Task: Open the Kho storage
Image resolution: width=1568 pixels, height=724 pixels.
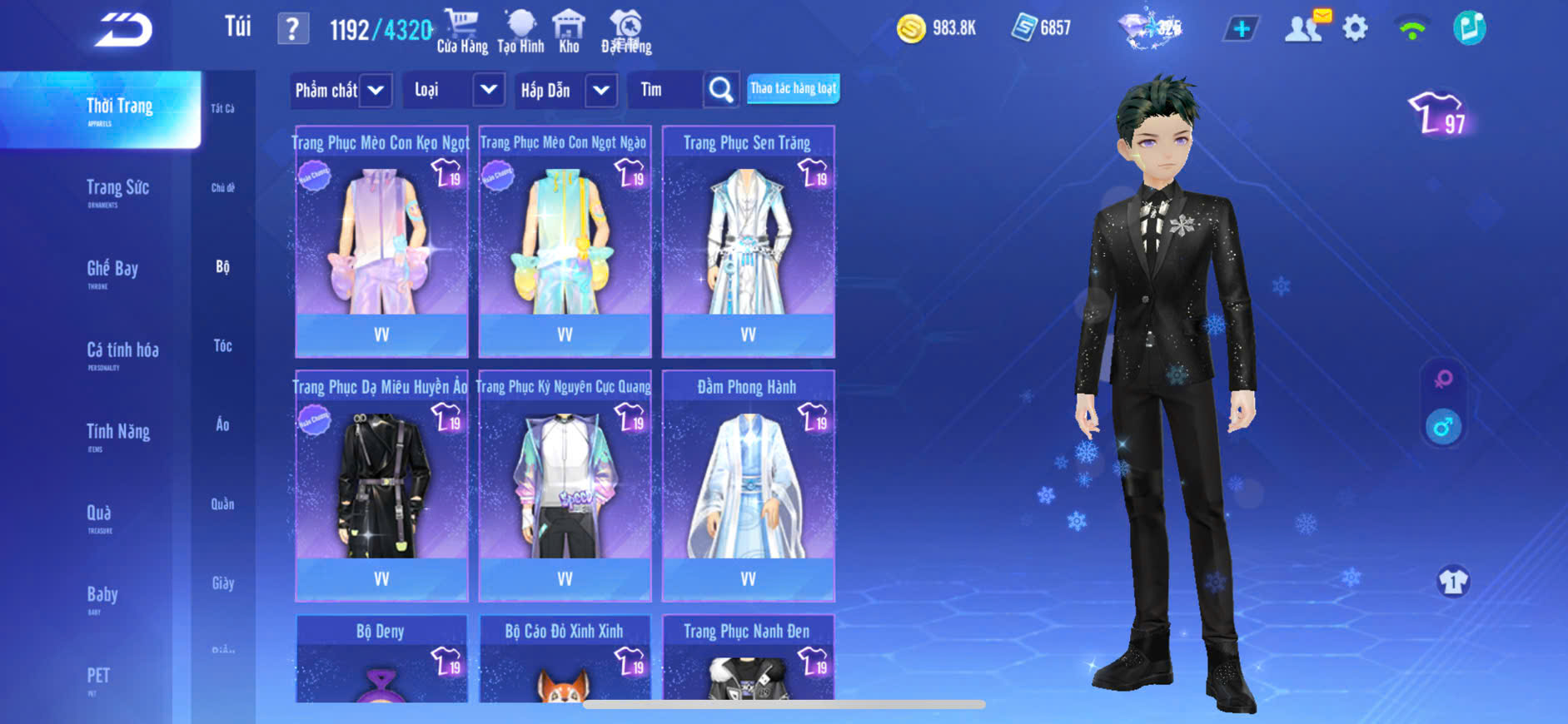Action: coord(569,32)
